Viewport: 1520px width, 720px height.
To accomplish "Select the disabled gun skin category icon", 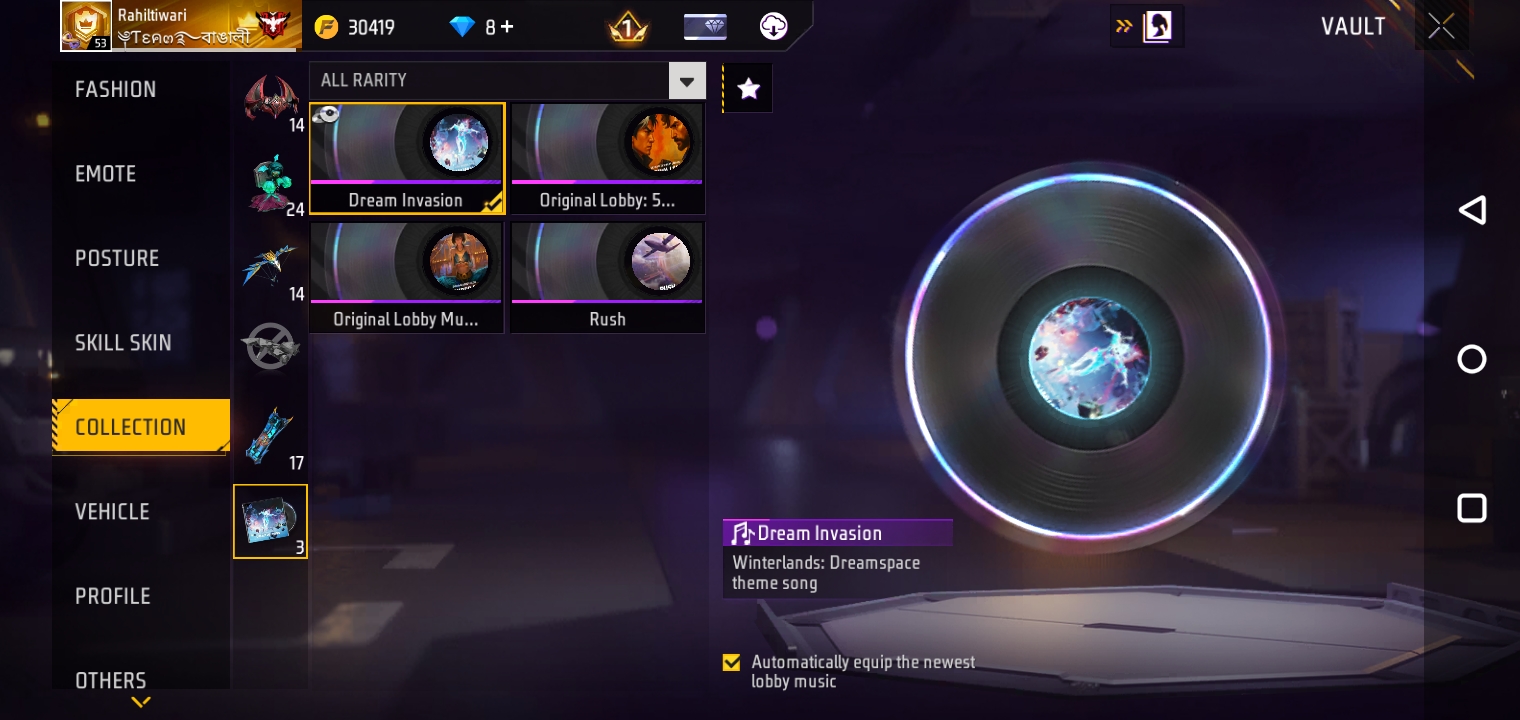I will pyautogui.click(x=270, y=345).
